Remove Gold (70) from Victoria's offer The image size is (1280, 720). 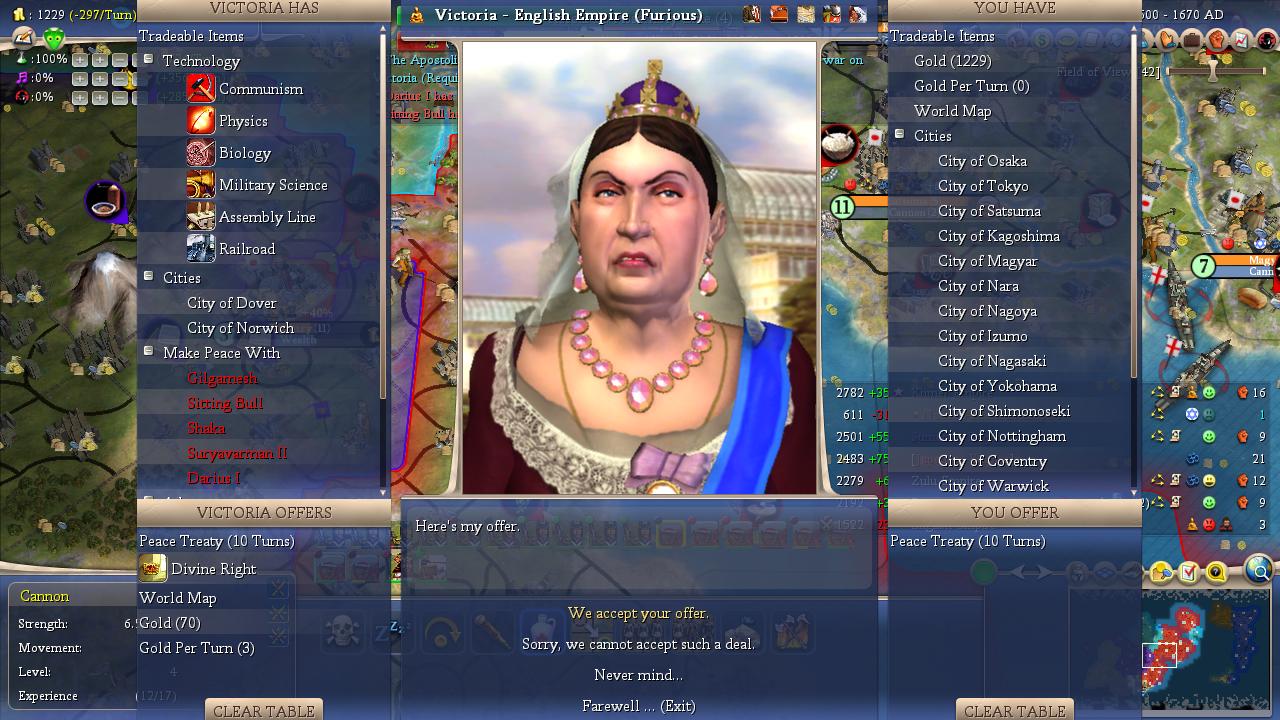(170, 623)
